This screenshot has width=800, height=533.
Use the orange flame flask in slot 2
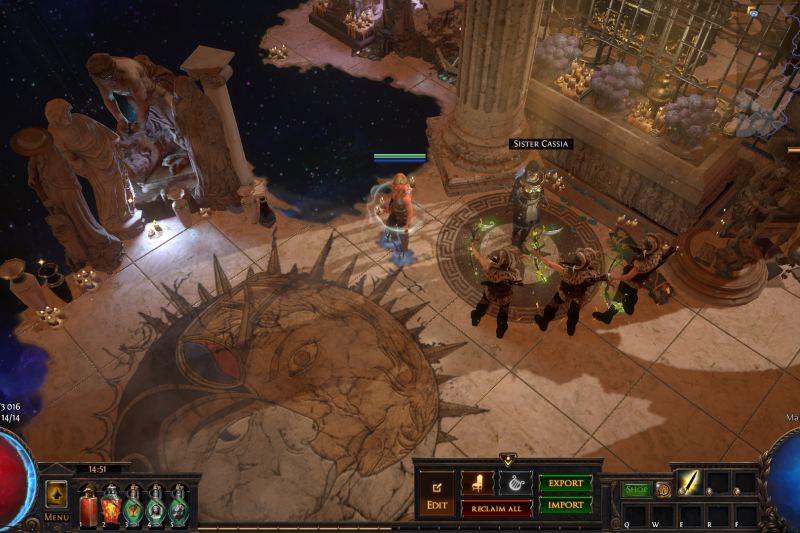(x=110, y=503)
